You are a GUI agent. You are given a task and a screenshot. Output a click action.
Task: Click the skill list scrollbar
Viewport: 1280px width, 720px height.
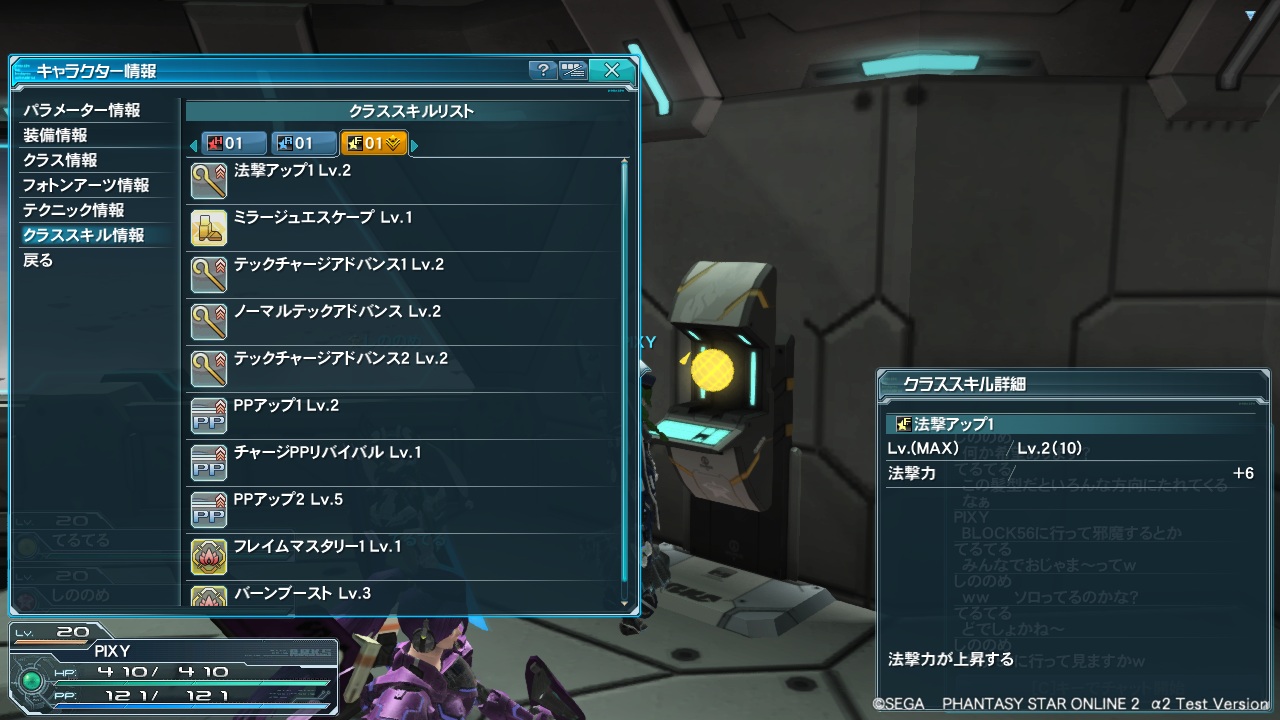pos(625,380)
